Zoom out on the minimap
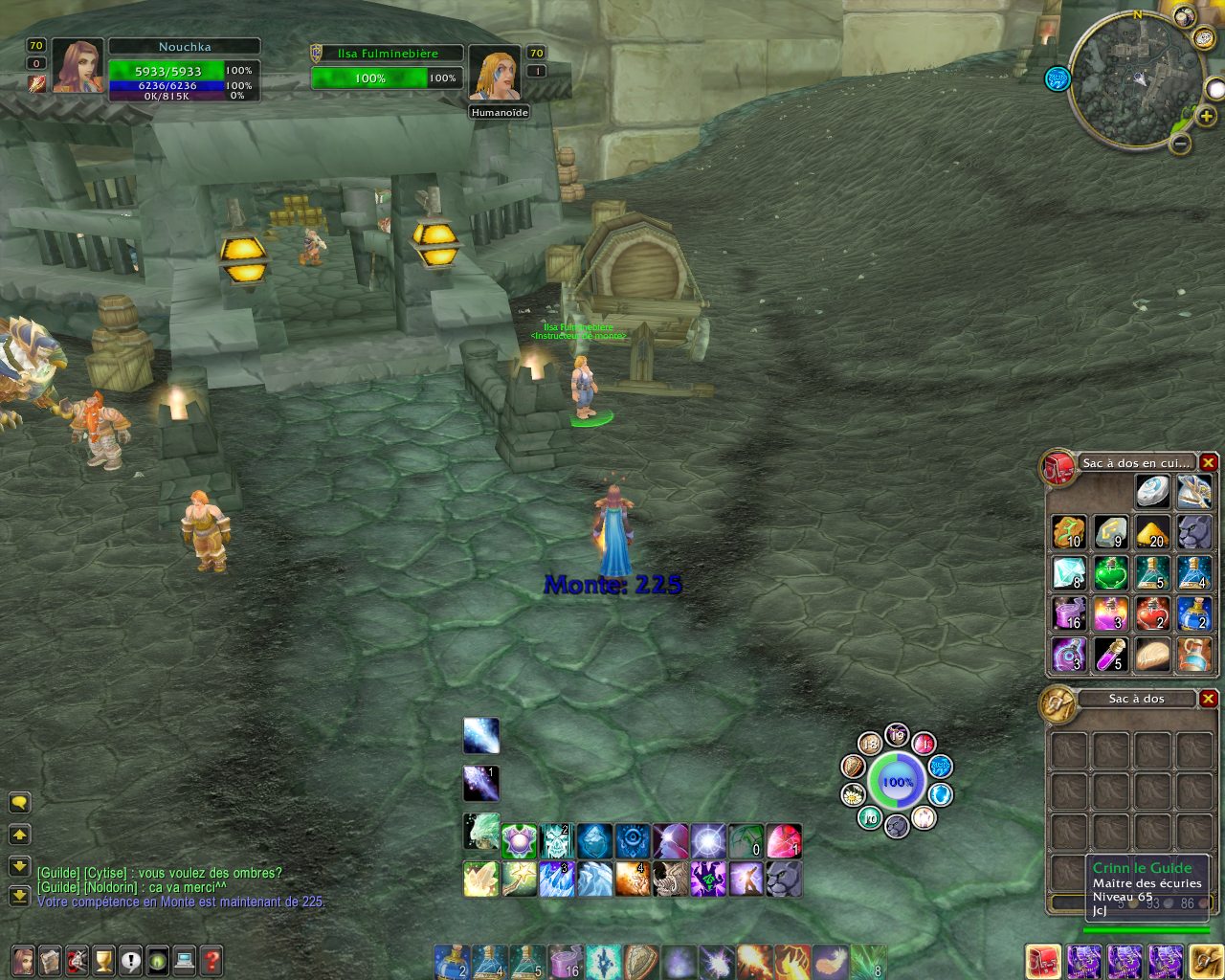The image size is (1225, 980). pyautogui.click(x=1181, y=145)
